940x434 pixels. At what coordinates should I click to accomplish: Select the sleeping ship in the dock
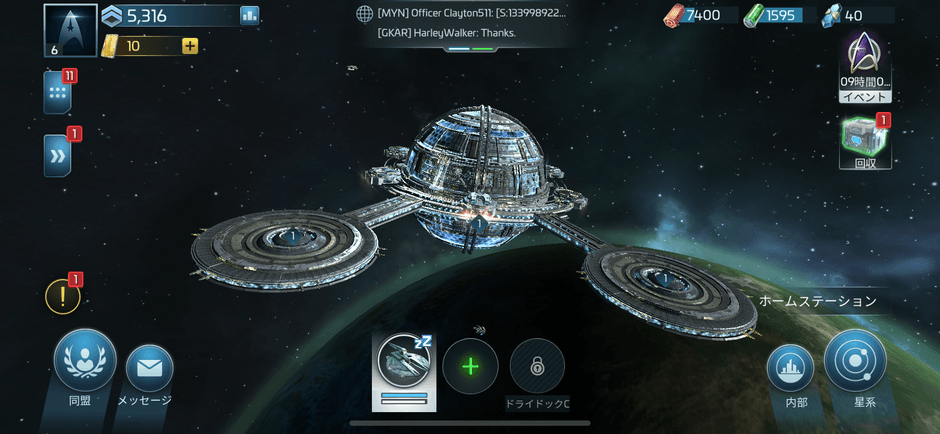click(x=404, y=366)
